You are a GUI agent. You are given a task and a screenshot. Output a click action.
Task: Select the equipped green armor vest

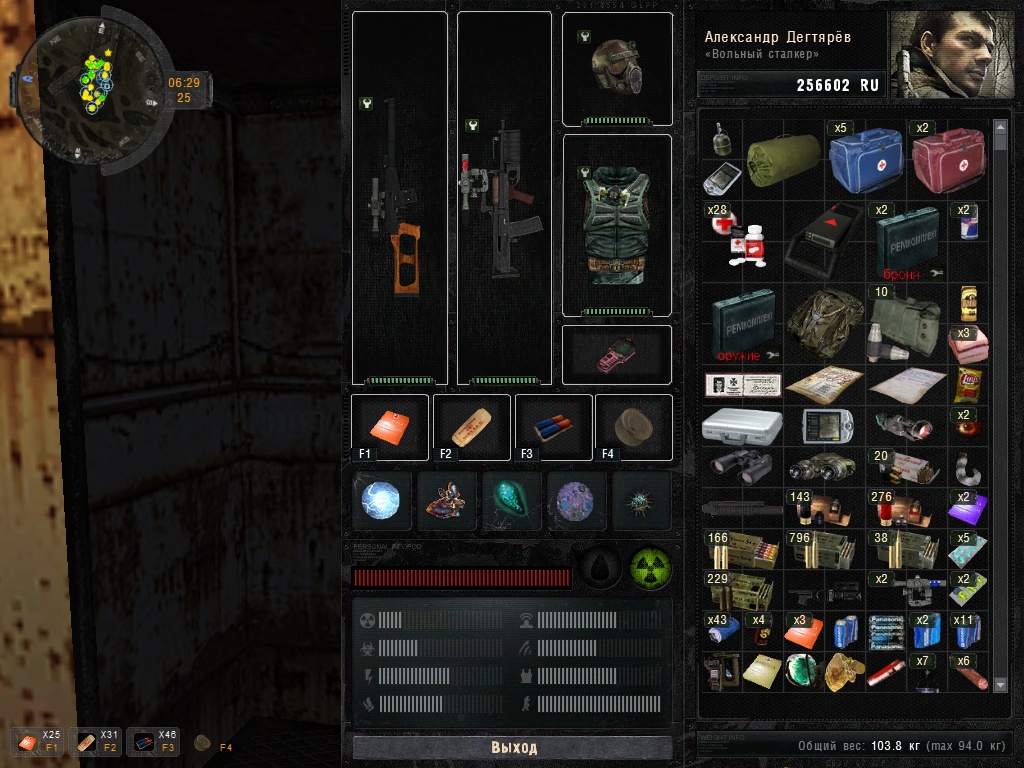pyautogui.click(x=616, y=225)
